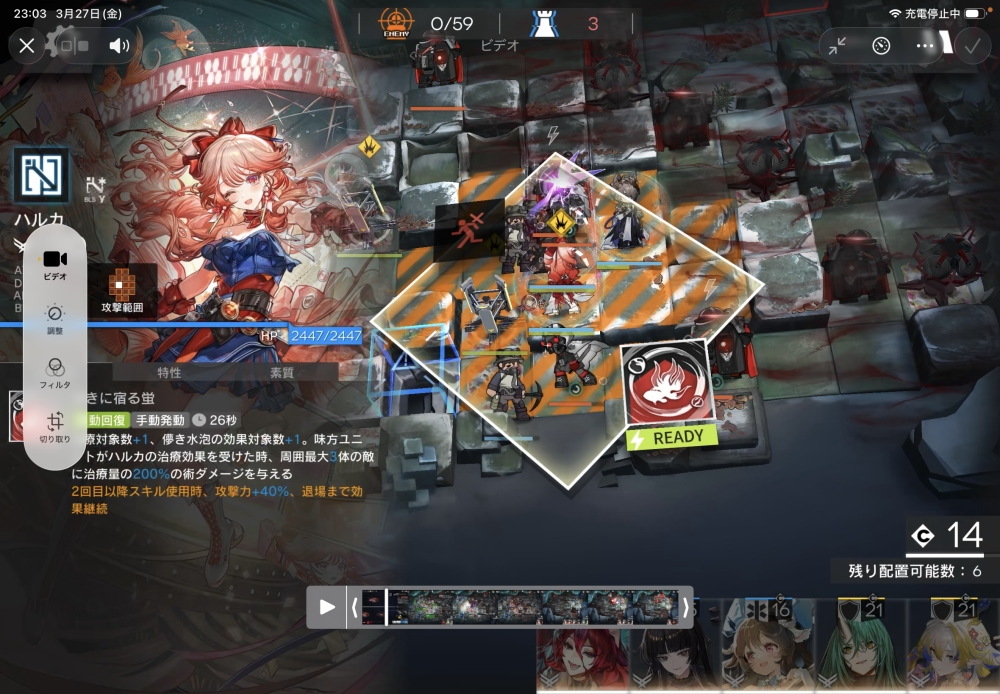Select the red-haired operator card
Image resolution: width=1000 pixels, height=694 pixels.
(x=583, y=650)
